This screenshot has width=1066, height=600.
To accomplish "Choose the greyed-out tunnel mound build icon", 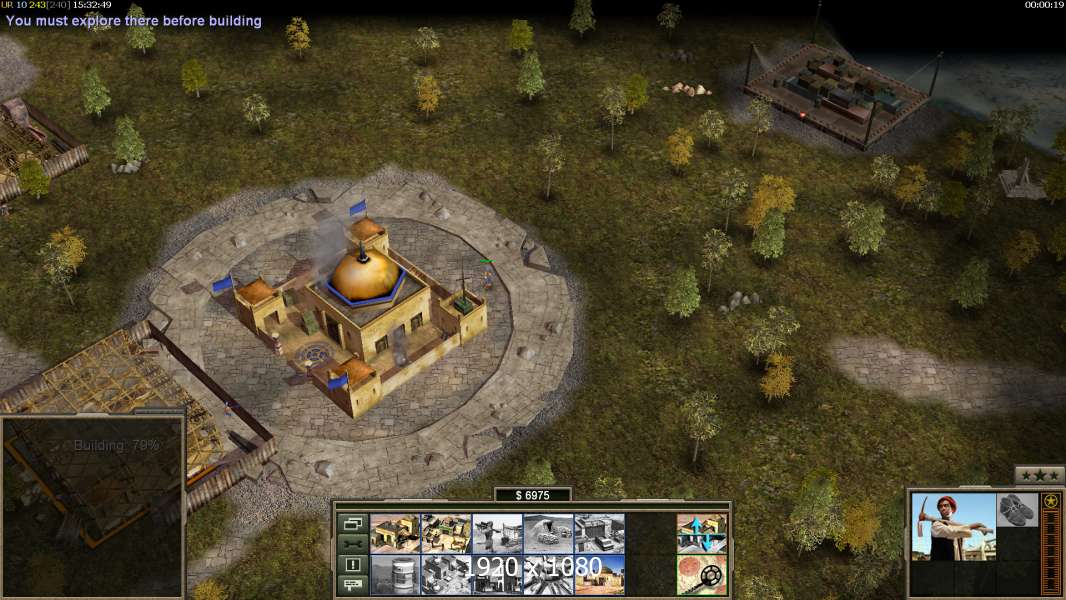I will [548, 534].
